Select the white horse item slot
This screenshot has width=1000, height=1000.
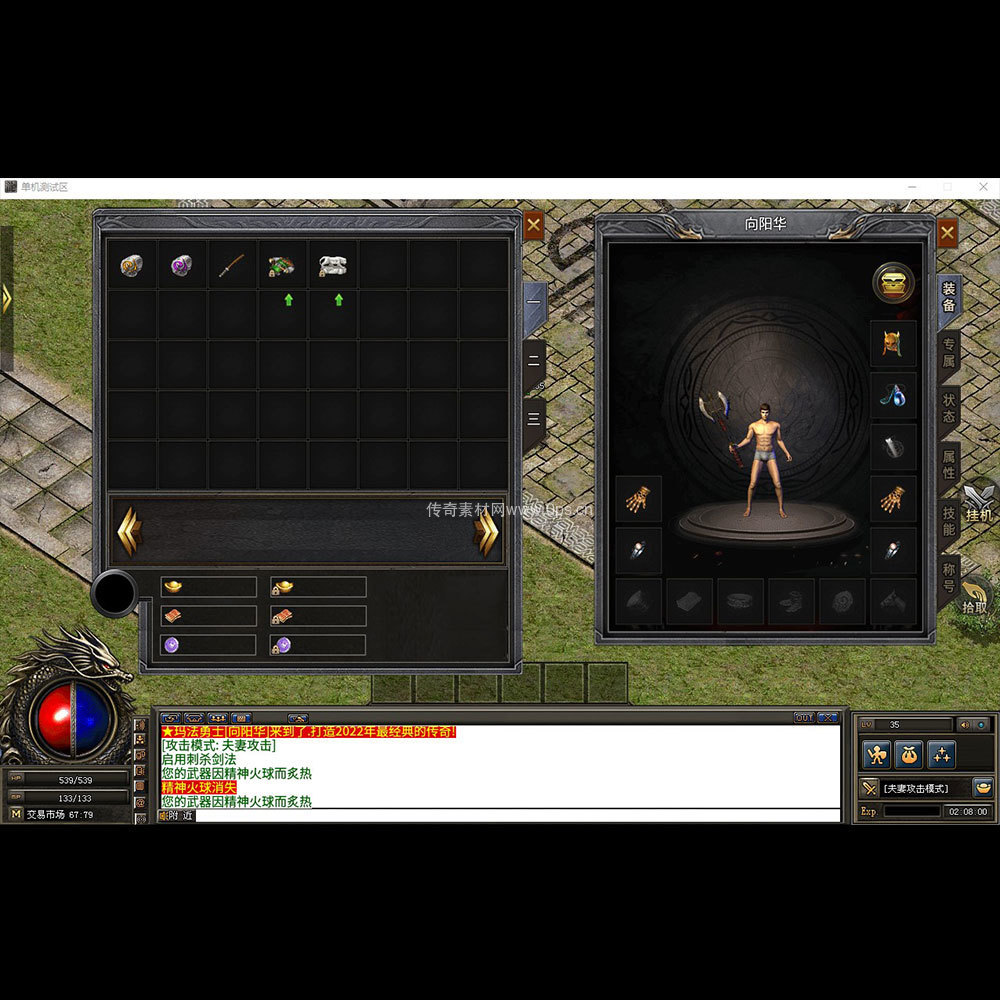(333, 265)
